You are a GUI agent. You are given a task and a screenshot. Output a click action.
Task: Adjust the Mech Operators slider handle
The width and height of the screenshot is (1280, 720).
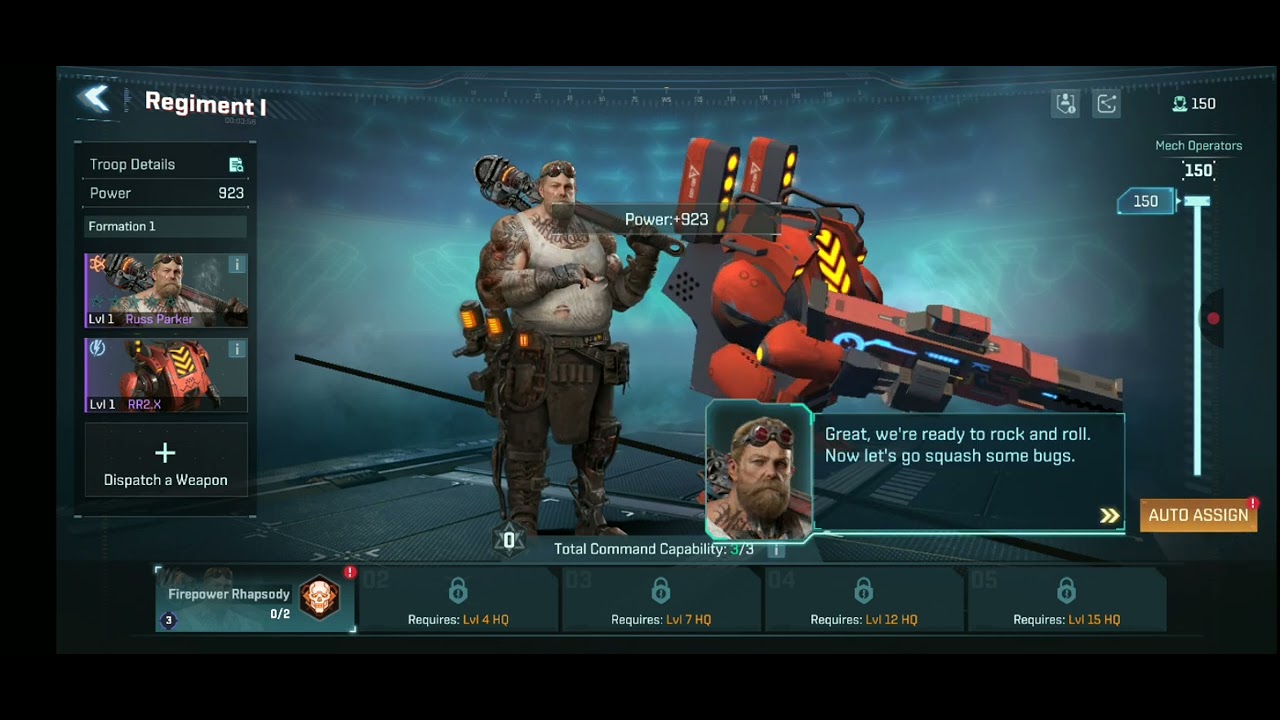1196,202
